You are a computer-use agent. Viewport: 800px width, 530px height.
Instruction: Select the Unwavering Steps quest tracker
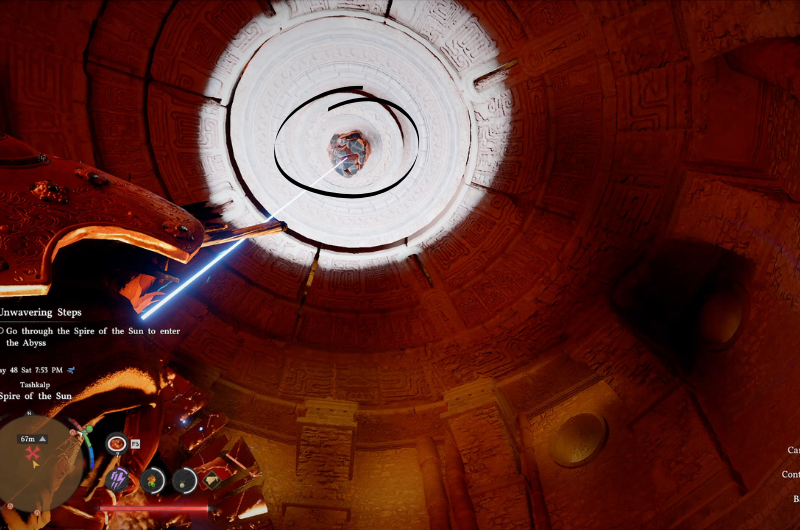coord(40,312)
